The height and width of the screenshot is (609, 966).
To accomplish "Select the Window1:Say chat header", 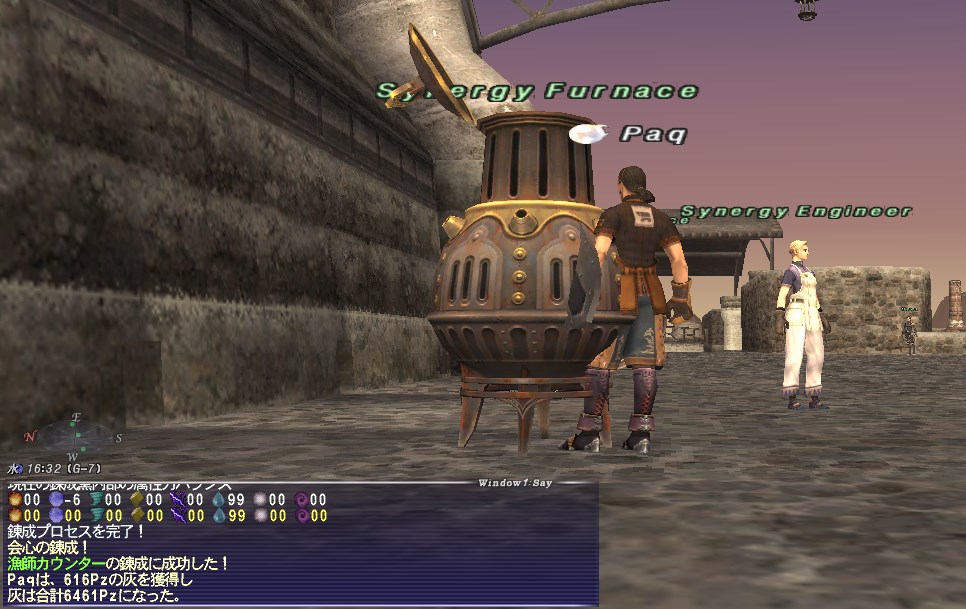I will coord(513,483).
